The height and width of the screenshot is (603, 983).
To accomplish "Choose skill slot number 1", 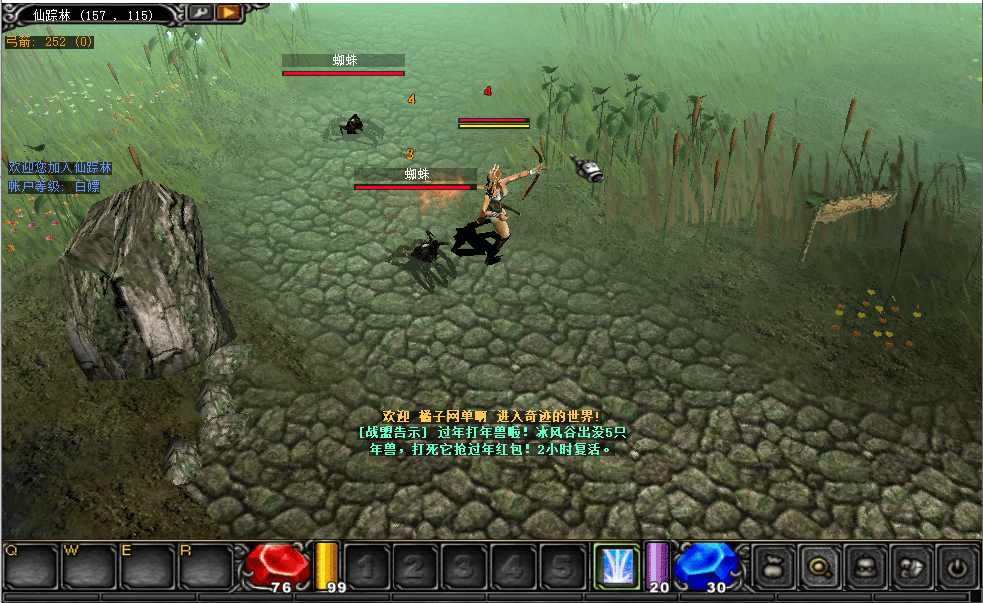I will pos(366,567).
